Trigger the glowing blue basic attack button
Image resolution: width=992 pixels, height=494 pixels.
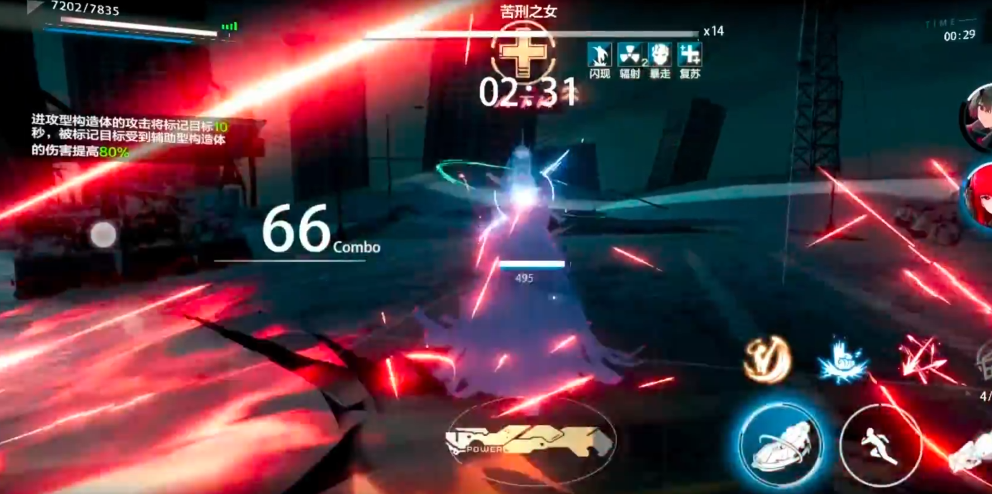click(x=781, y=442)
